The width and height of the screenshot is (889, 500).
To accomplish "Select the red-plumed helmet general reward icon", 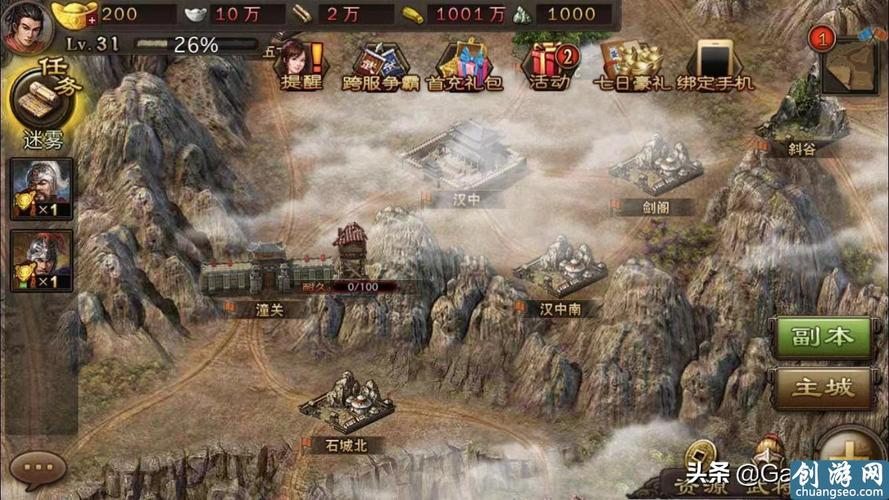I will click(x=42, y=258).
